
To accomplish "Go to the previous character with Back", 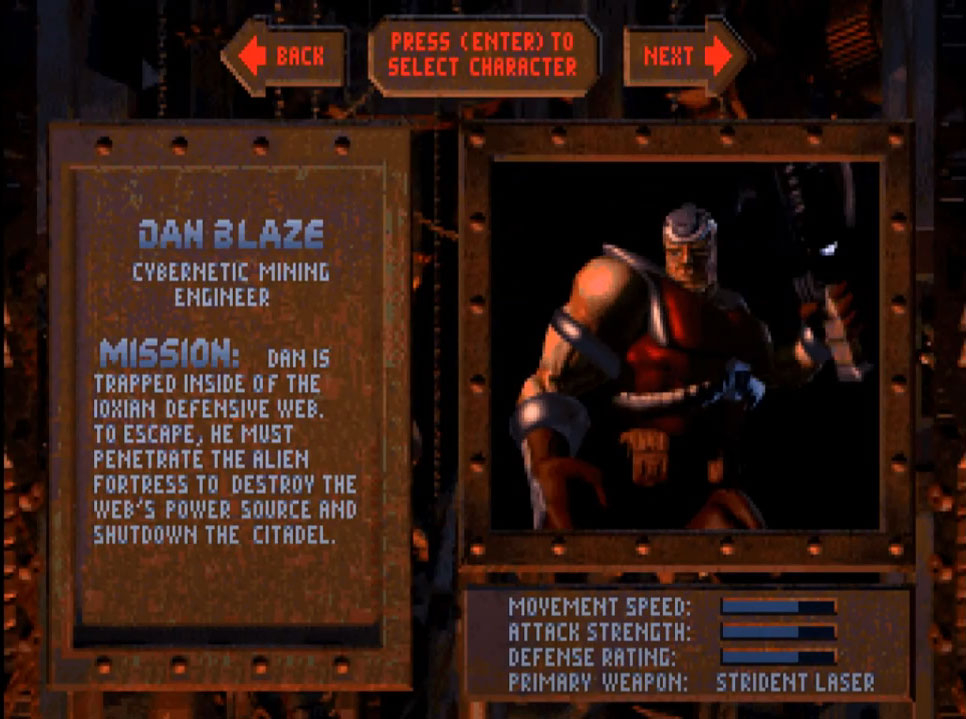I will 283,56.
